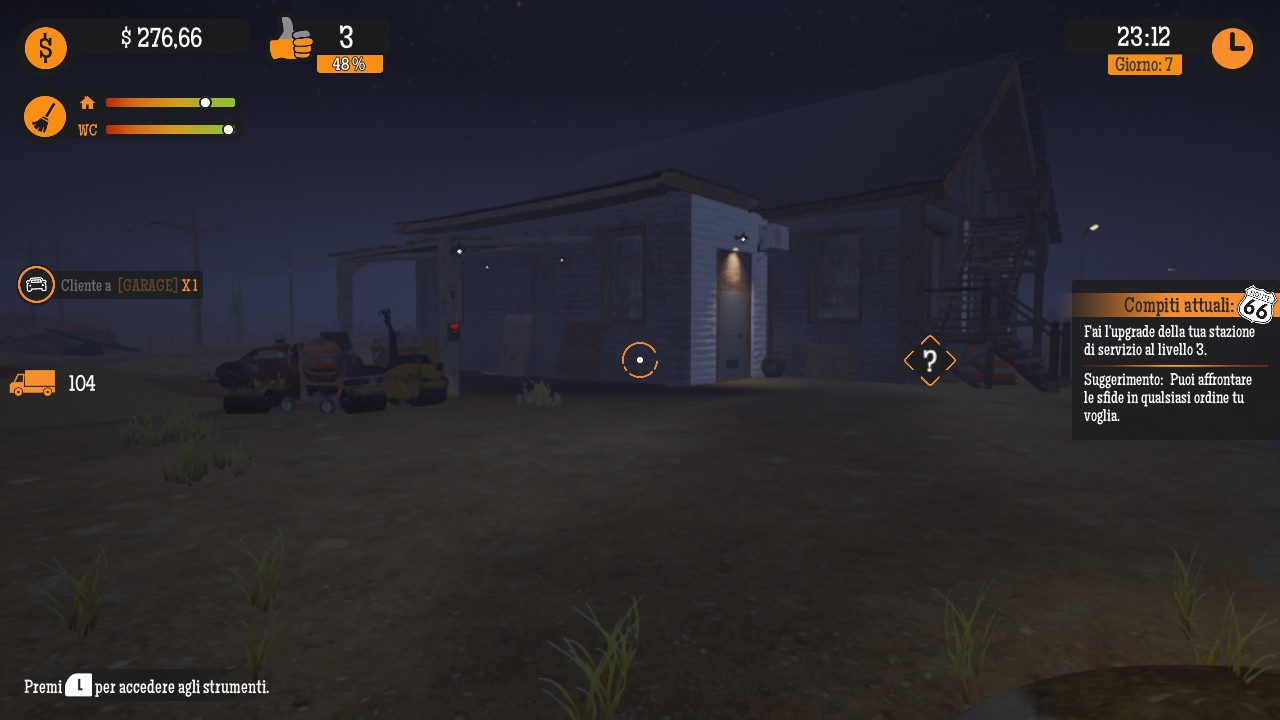
Task: Click the cleaning broom icon
Action: (45, 116)
